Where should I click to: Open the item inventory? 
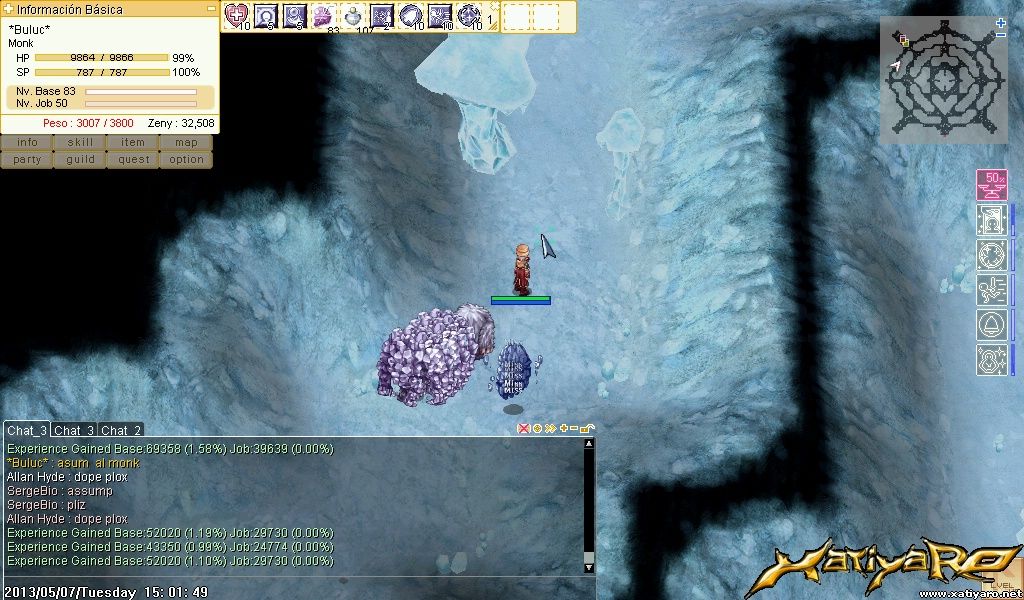tap(133, 143)
